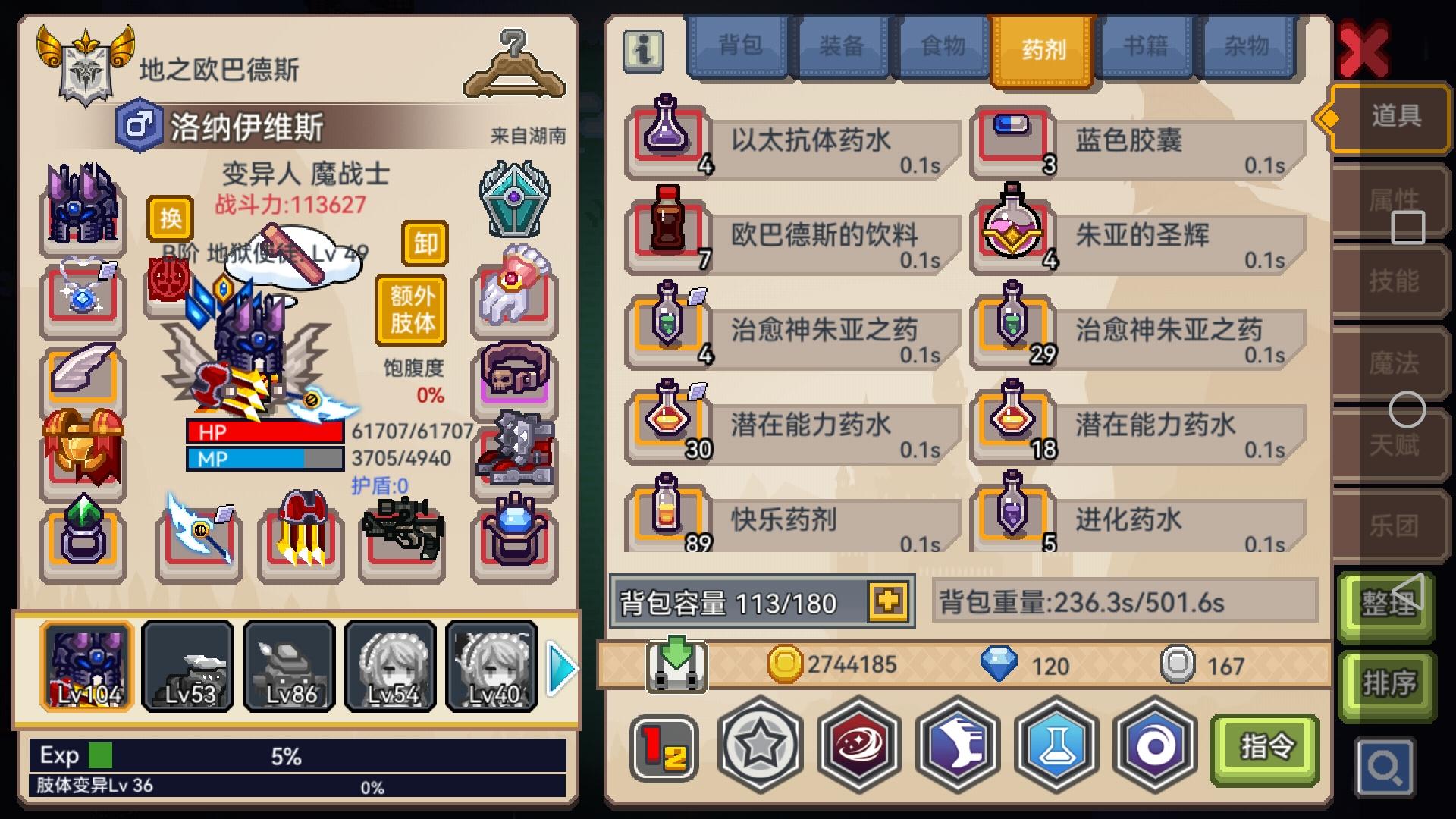Switch to the 装备 equipment tab
The width and height of the screenshot is (1456, 819).
click(x=842, y=47)
